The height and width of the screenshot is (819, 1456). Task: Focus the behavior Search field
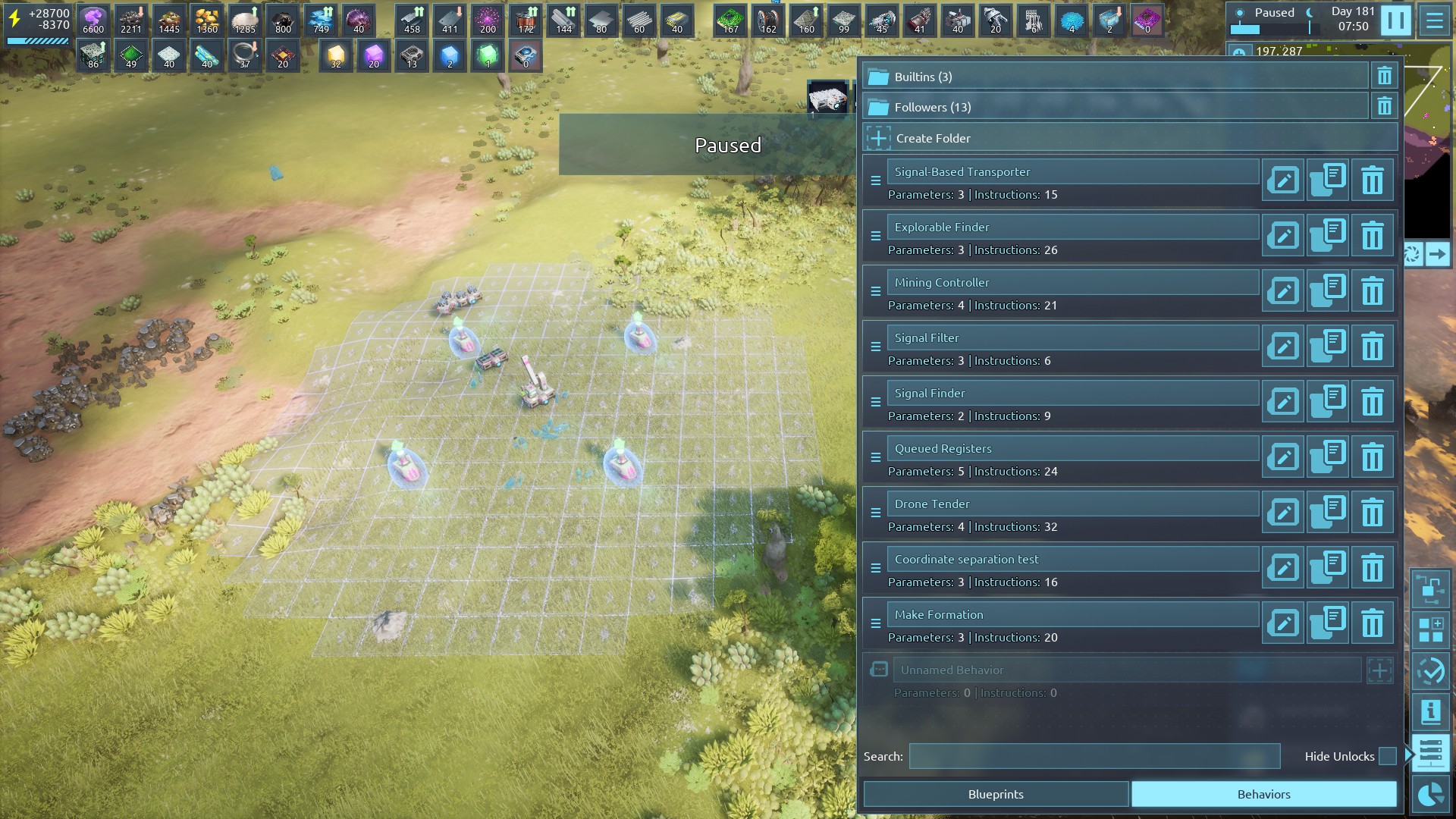click(x=1094, y=756)
